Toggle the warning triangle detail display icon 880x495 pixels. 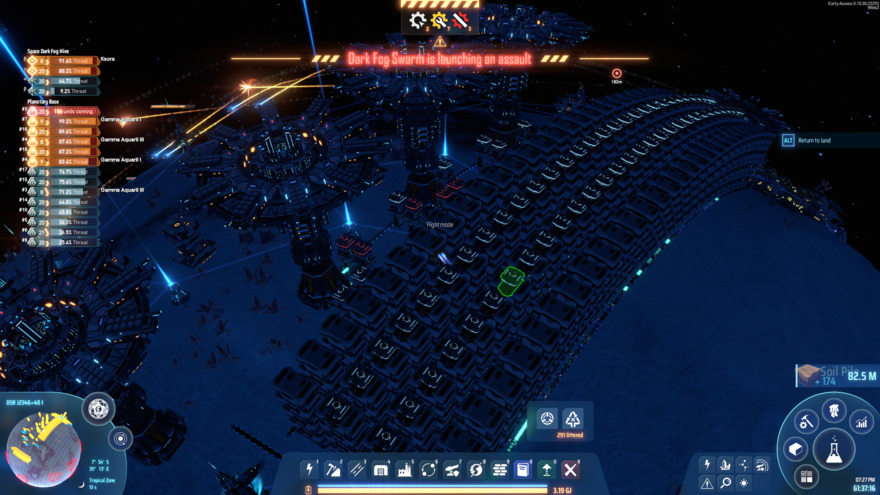pos(707,483)
